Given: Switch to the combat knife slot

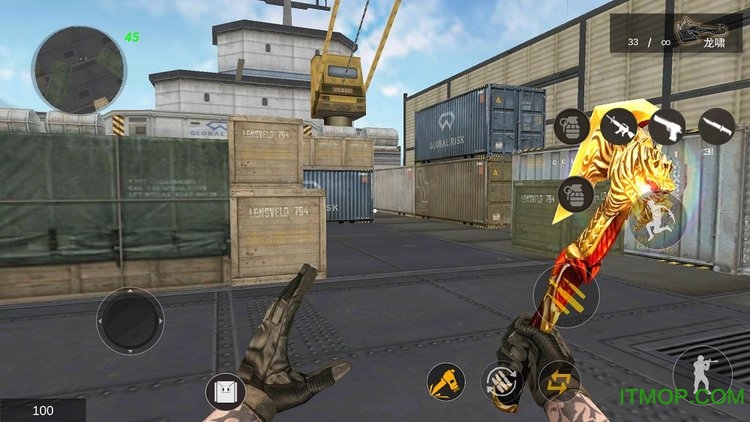Looking at the screenshot, I should (x=716, y=126).
